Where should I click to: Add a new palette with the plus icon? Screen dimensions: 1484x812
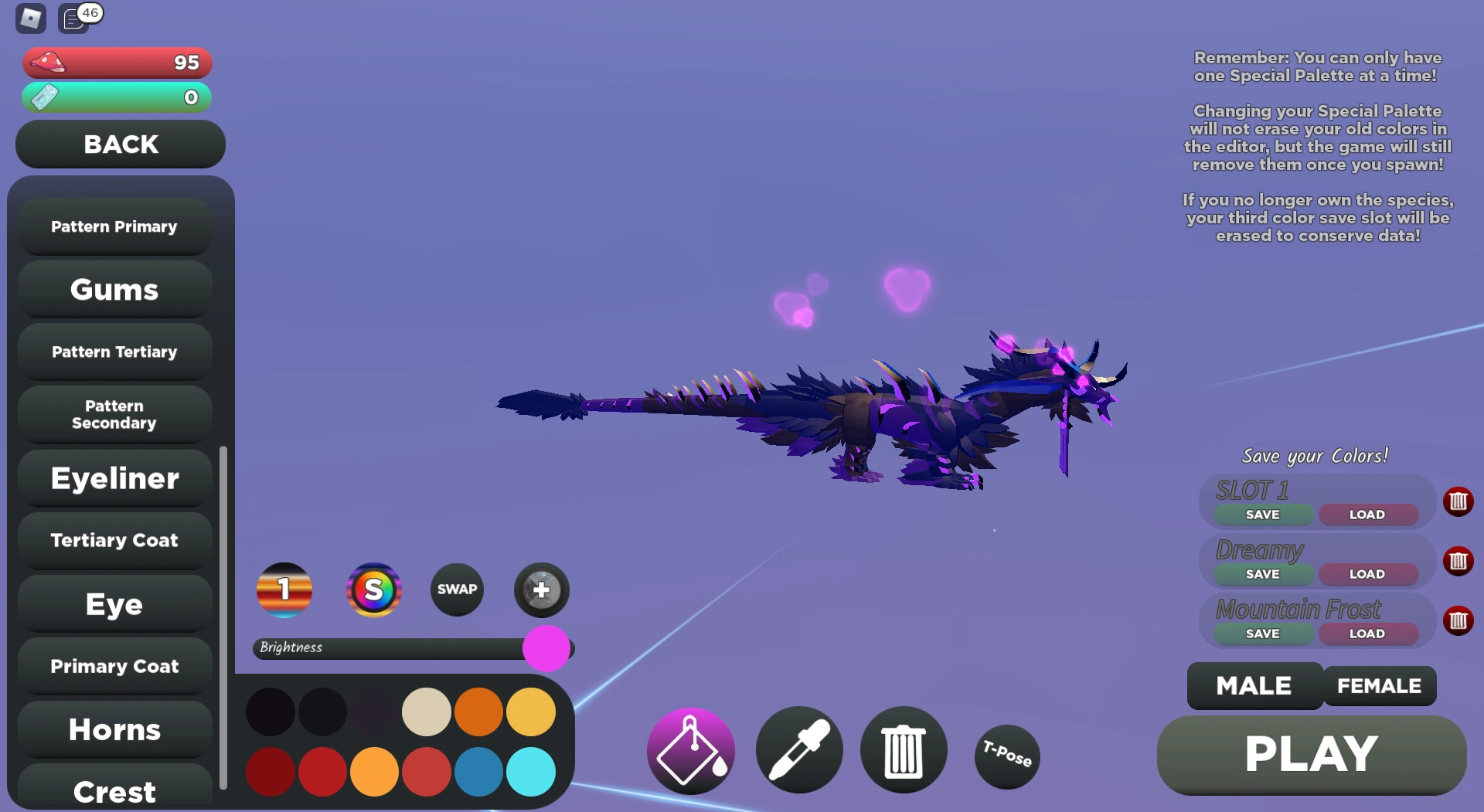pos(541,589)
